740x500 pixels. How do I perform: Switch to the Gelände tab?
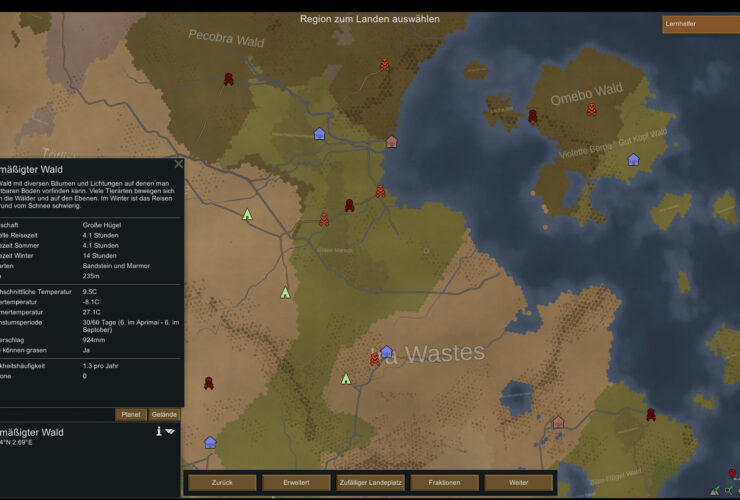pyautogui.click(x=164, y=414)
